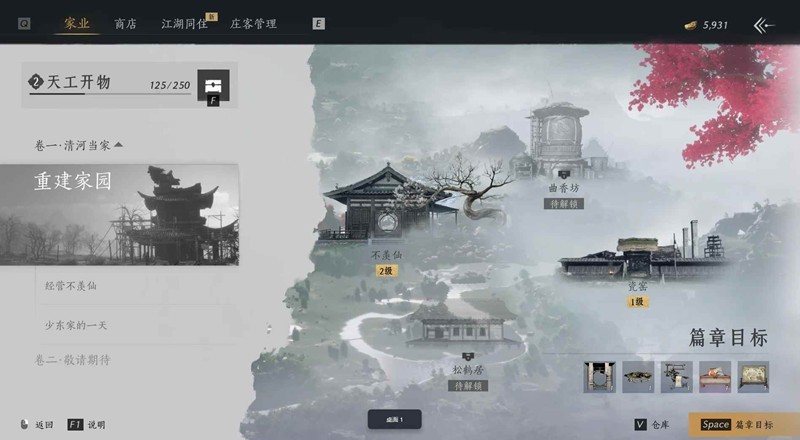Select the 重建家园 chapter entry
800x440 pixels.
point(119,215)
